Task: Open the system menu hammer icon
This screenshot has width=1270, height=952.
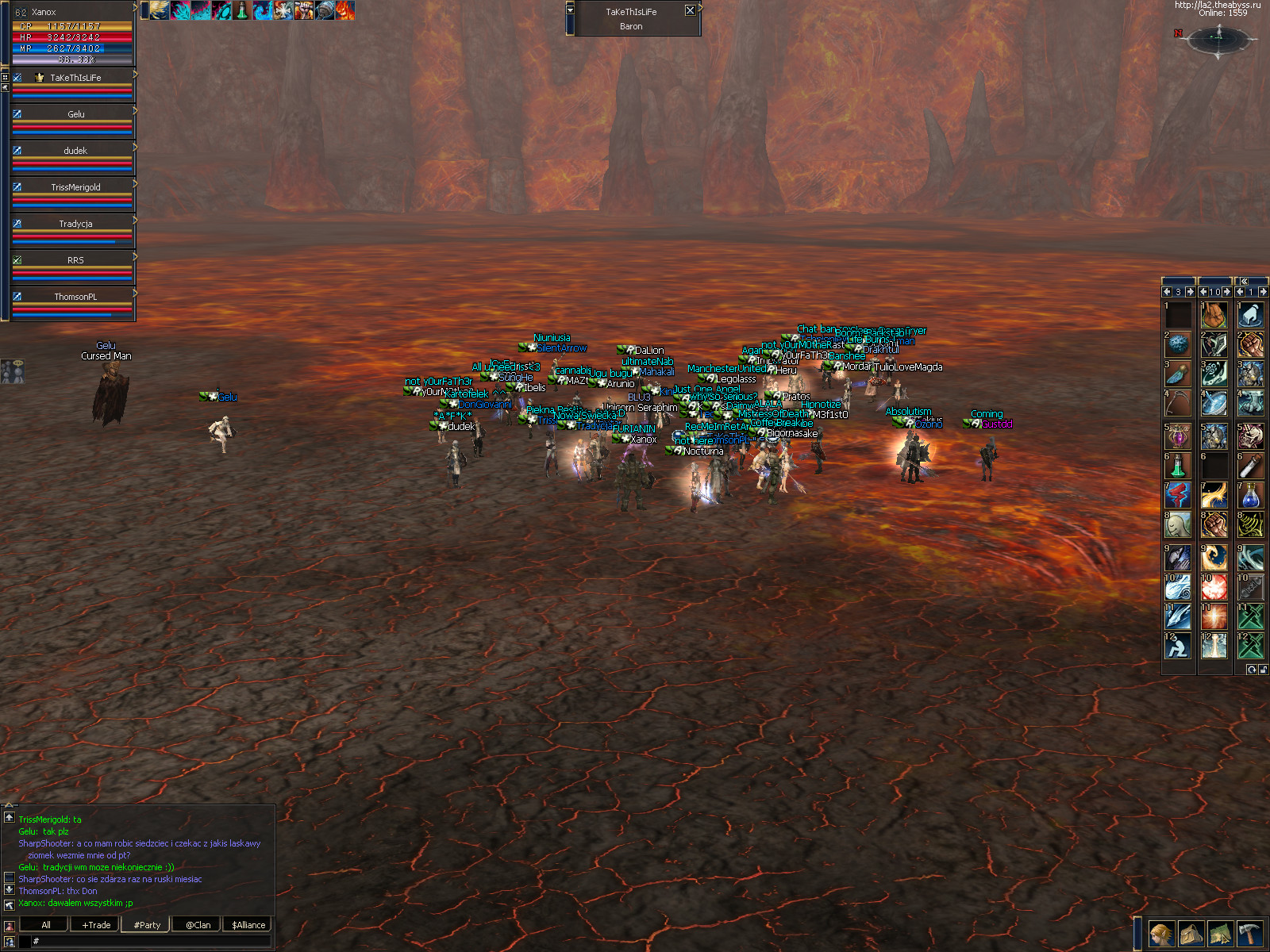Action: pos(1249,934)
